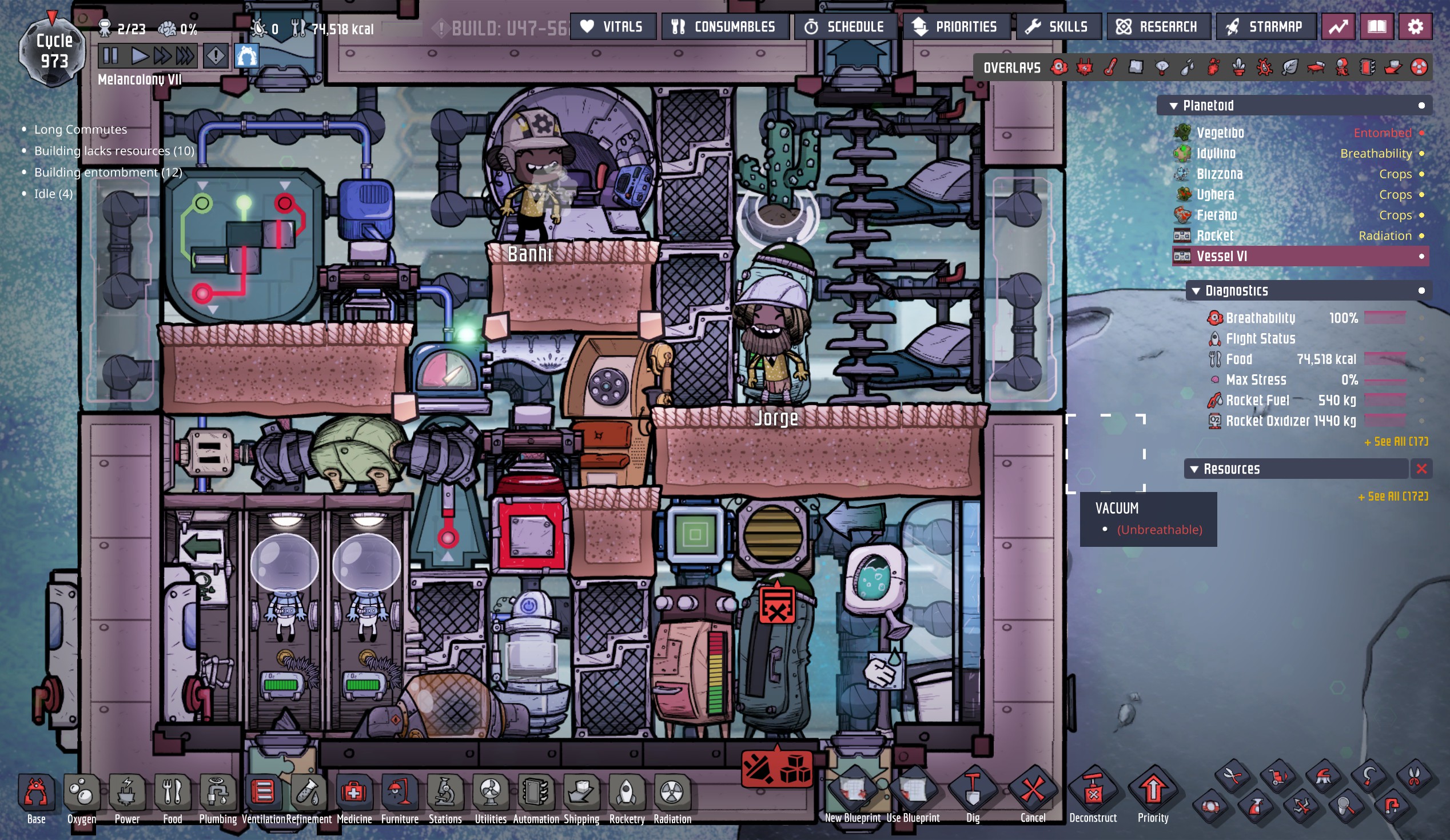Open the Research tree
Image resolution: width=1450 pixels, height=840 pixels.
1158,27
